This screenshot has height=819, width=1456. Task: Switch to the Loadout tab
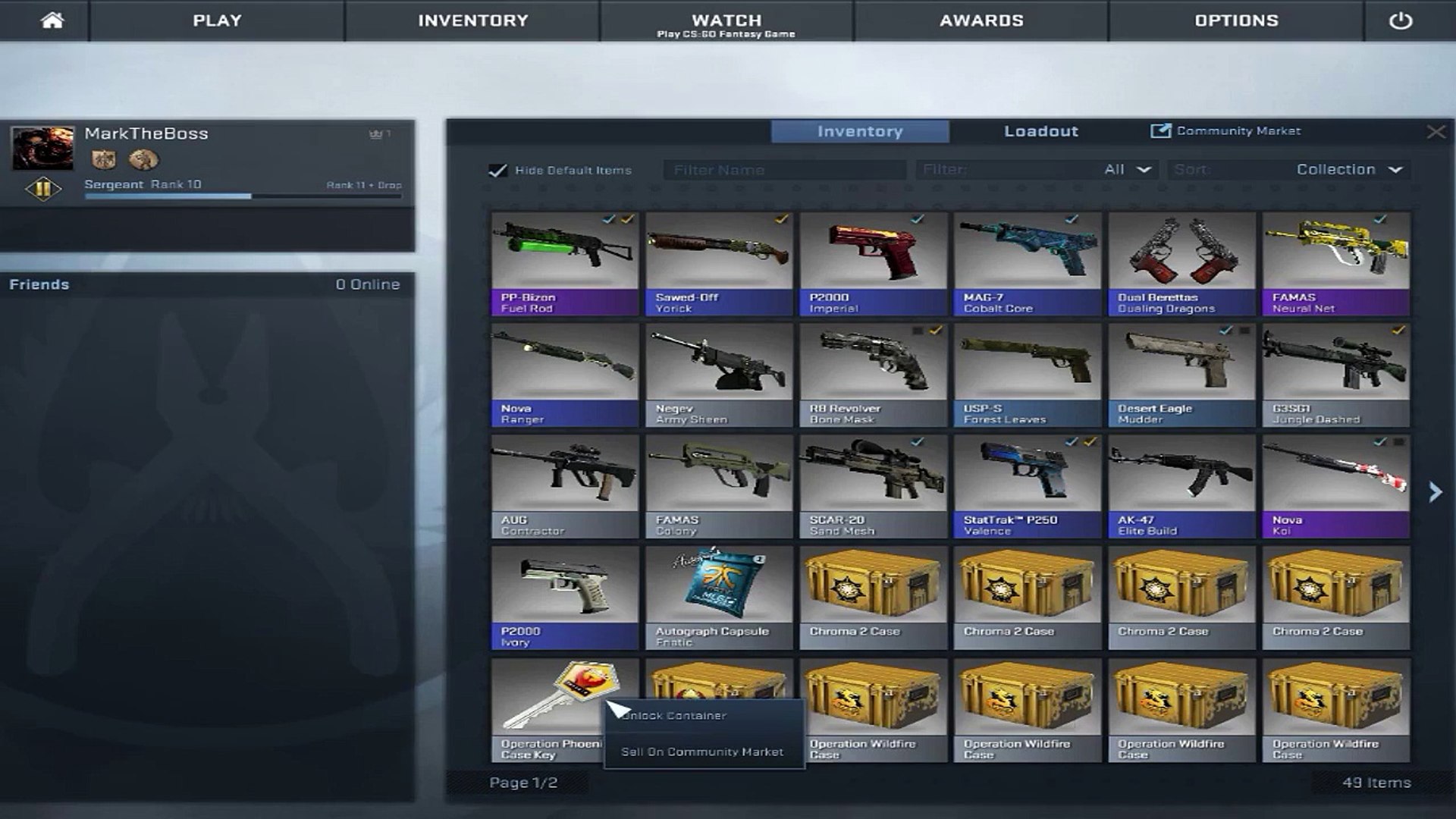point(1040,131)
